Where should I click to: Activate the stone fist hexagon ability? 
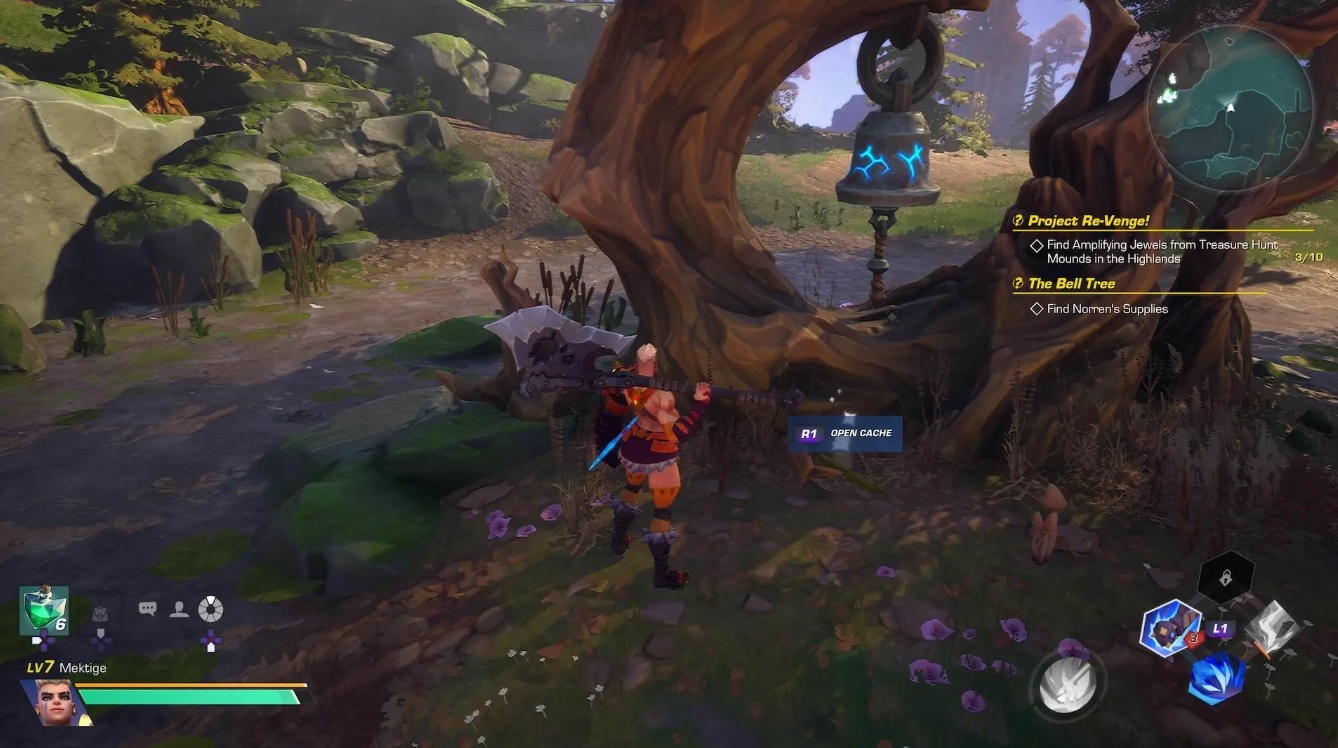pos(1171,629)
